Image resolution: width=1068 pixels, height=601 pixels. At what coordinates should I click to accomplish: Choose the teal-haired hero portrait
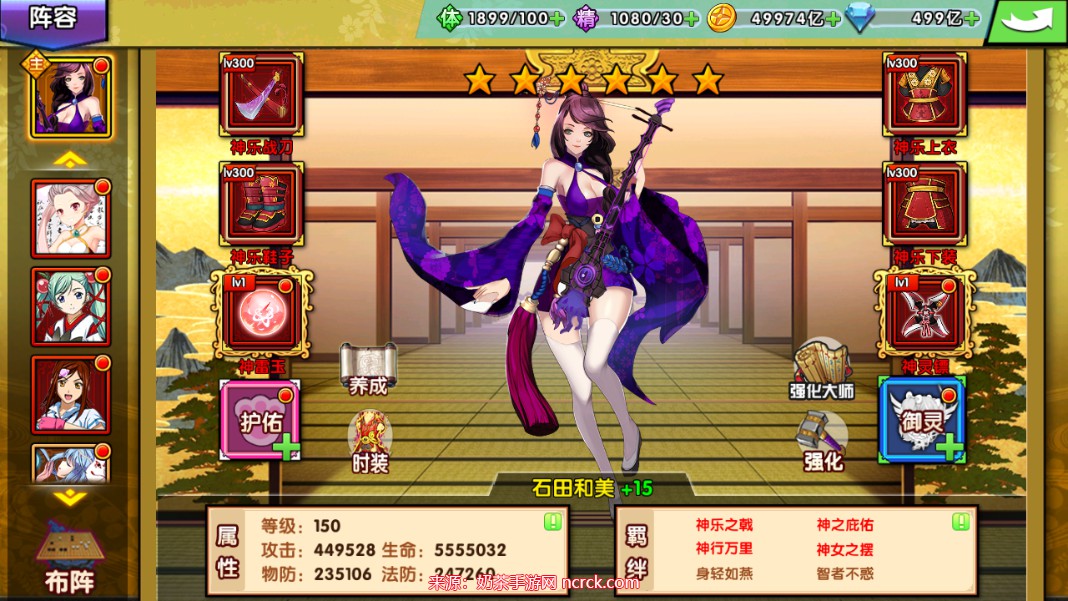(70, 306)
